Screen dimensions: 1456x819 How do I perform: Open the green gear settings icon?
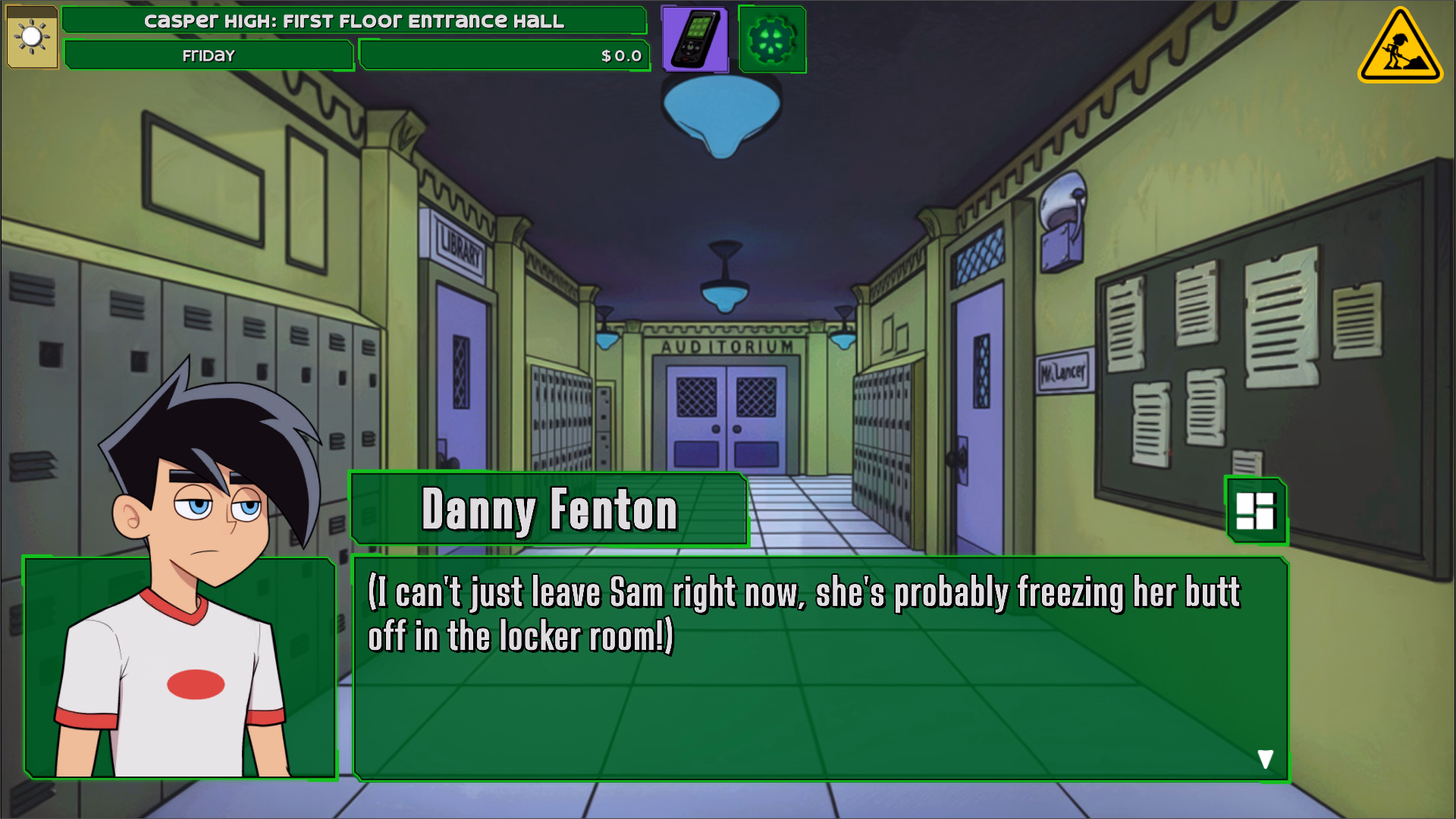pos(772,39)
